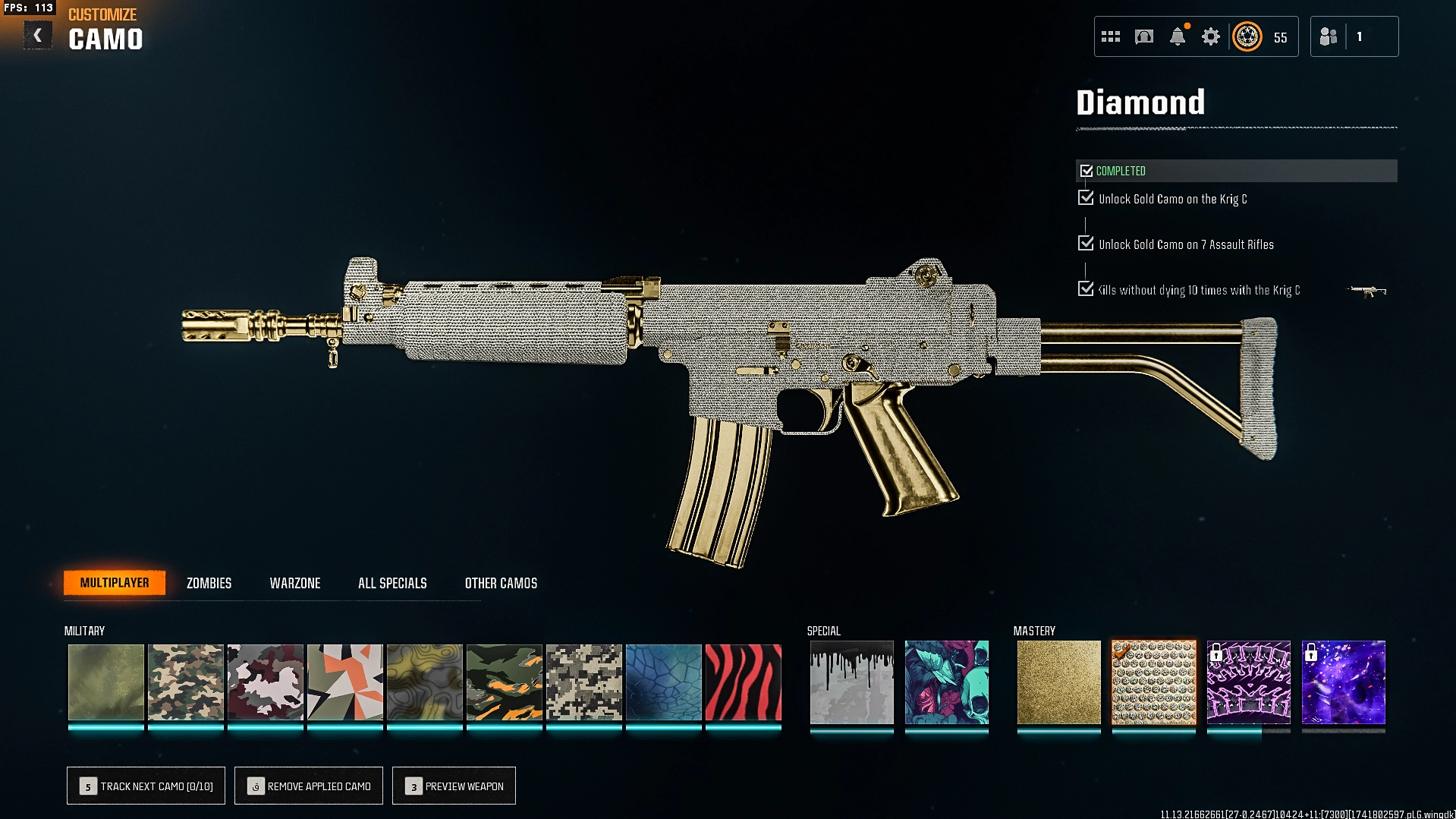Select the grey digital pixel camo
This screenshot has width=1456, height=819.
coord(584,682)
